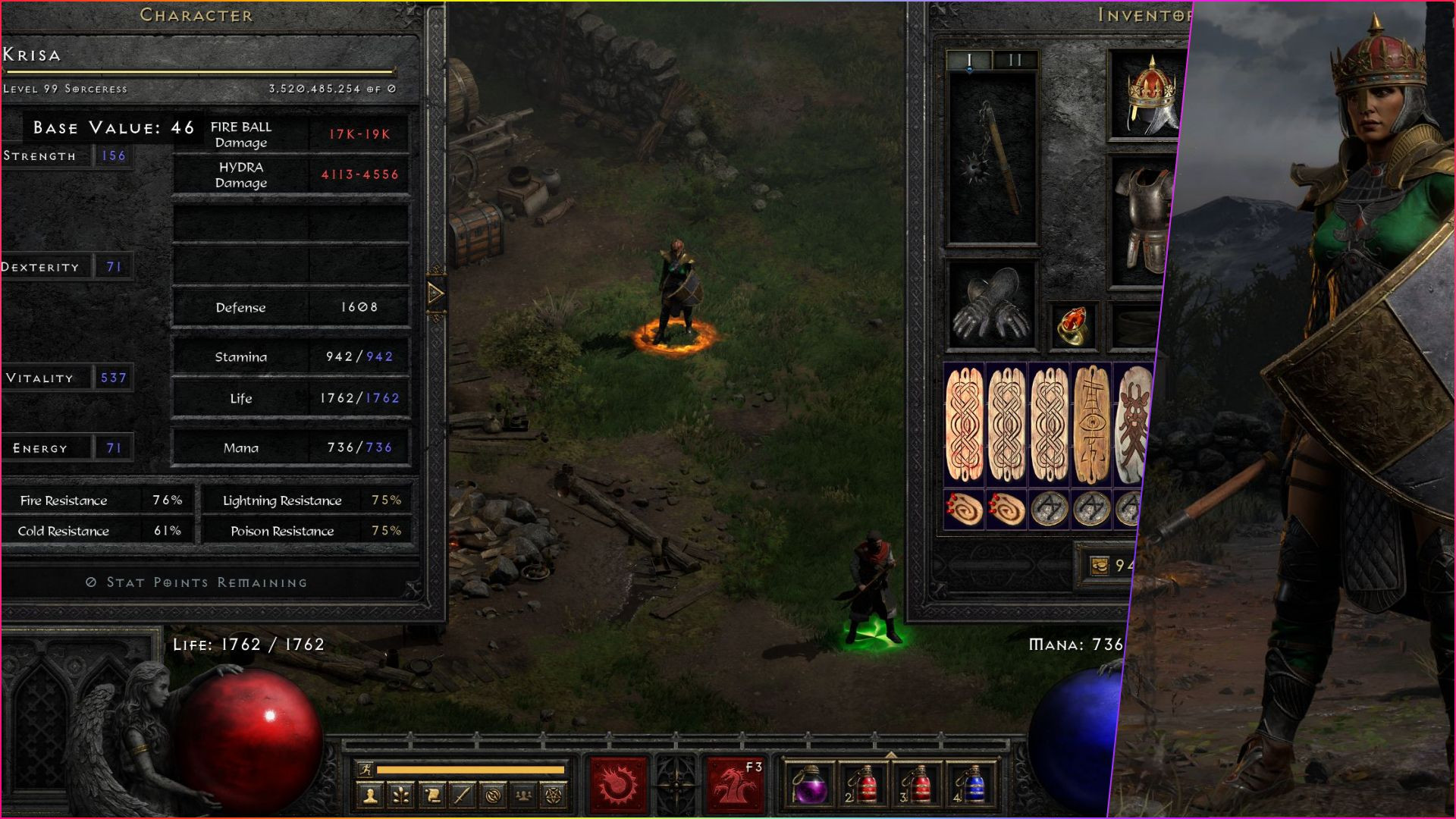Click the spiral emblem icon in the menu bar
Image resolution: width=1456 pixels, height=819 pixels.
494,793
